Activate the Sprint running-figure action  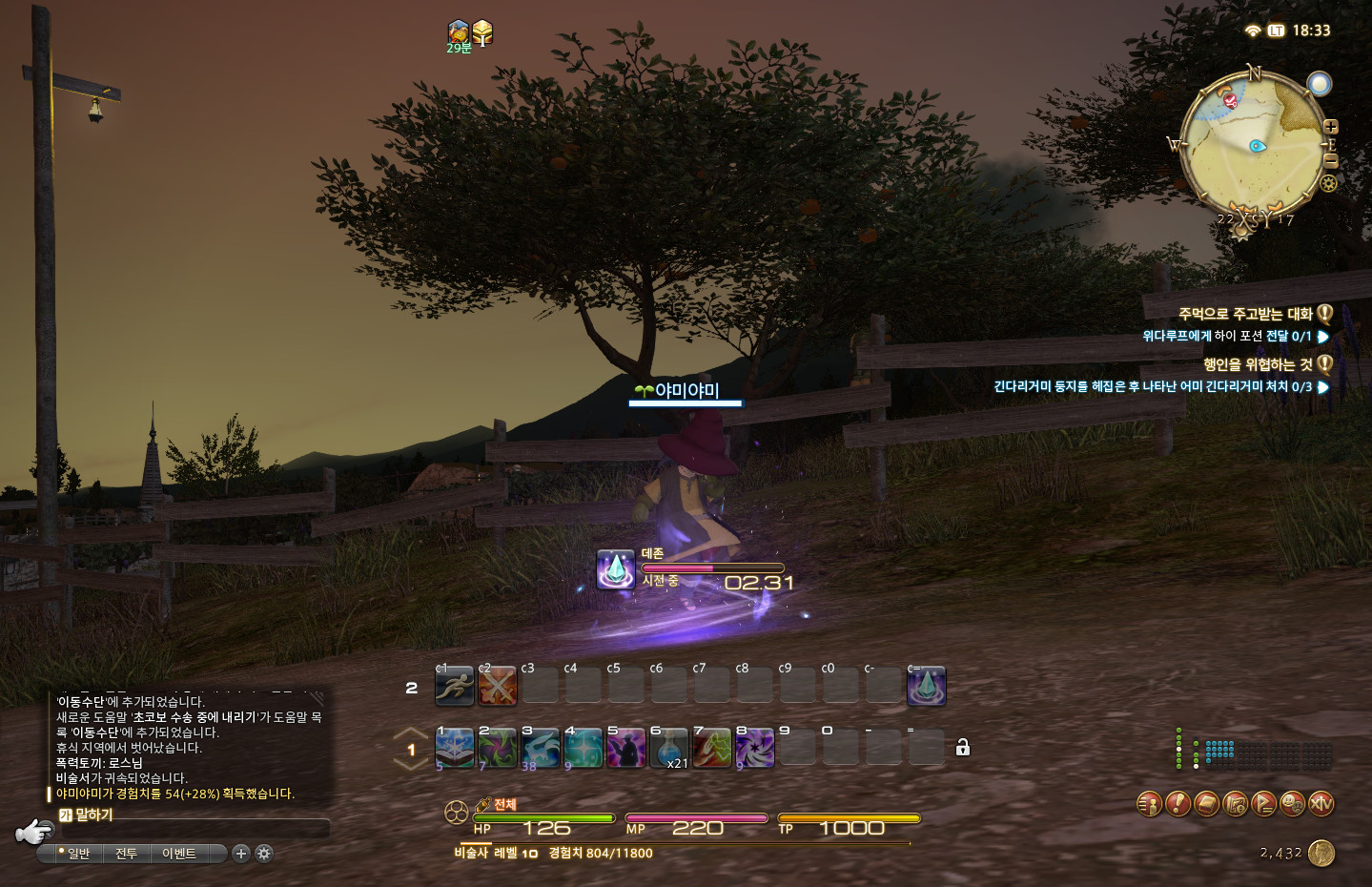pos(454,687)
